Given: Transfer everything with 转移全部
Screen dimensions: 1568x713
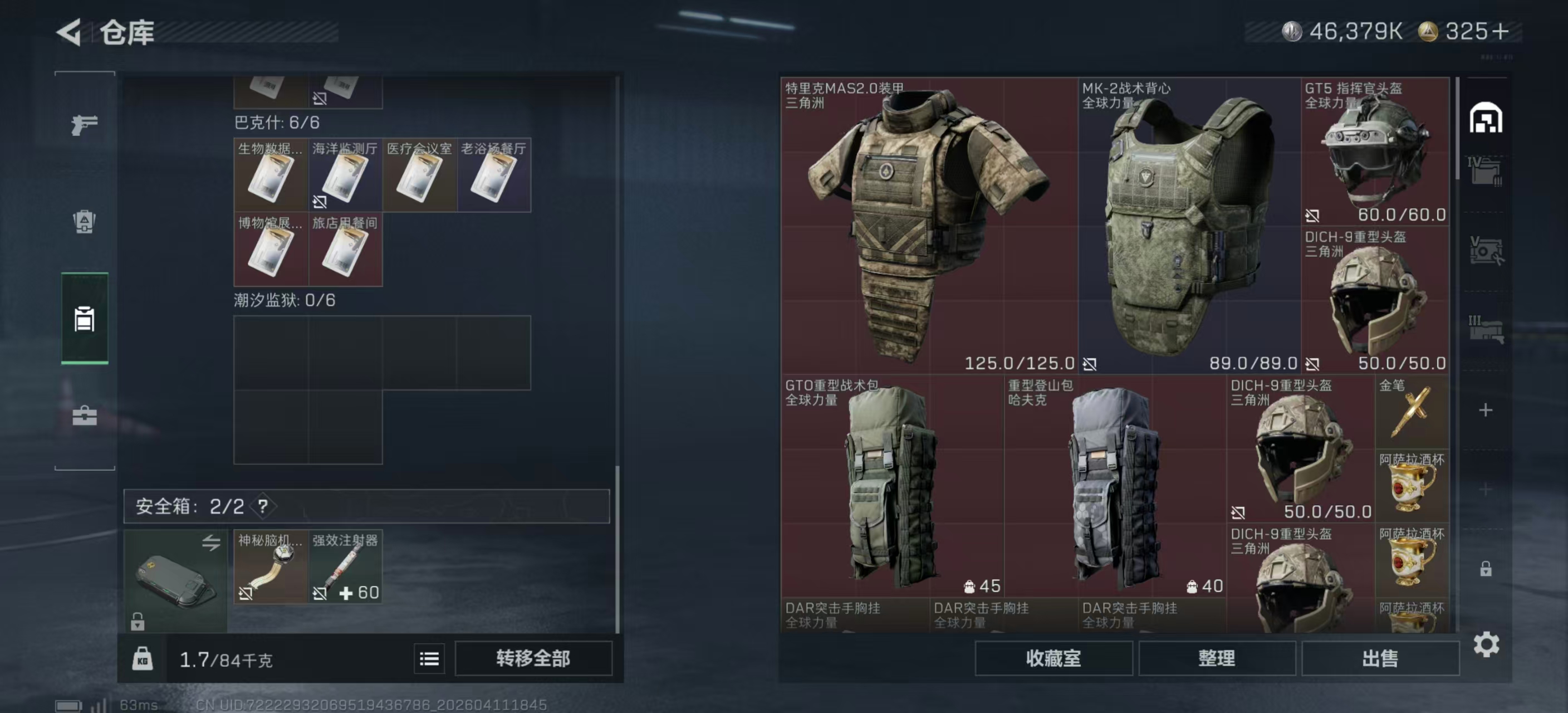Looking at the screenshot, I should coord(533,658).
